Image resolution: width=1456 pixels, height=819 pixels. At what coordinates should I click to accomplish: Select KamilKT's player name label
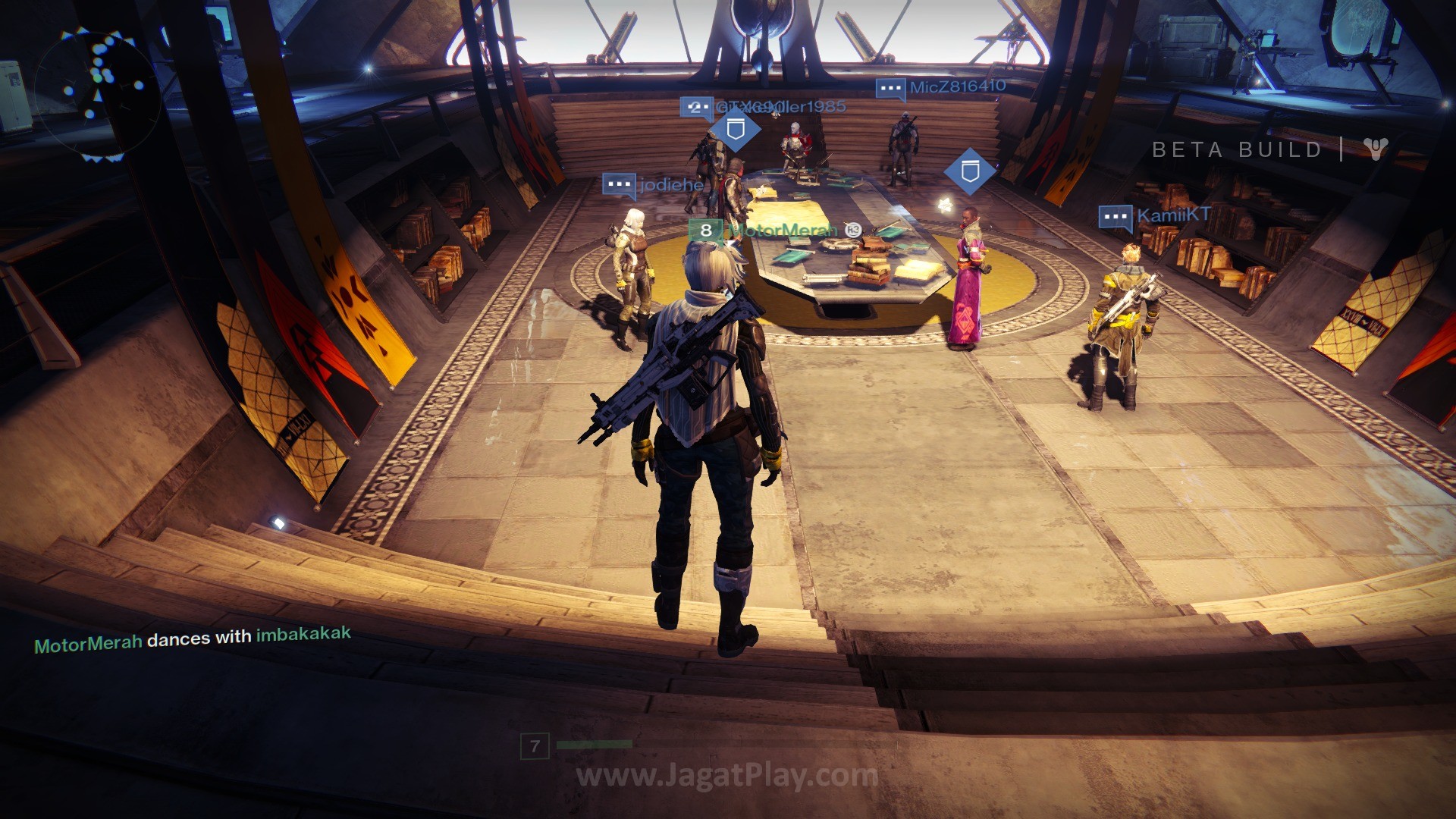1172,215
